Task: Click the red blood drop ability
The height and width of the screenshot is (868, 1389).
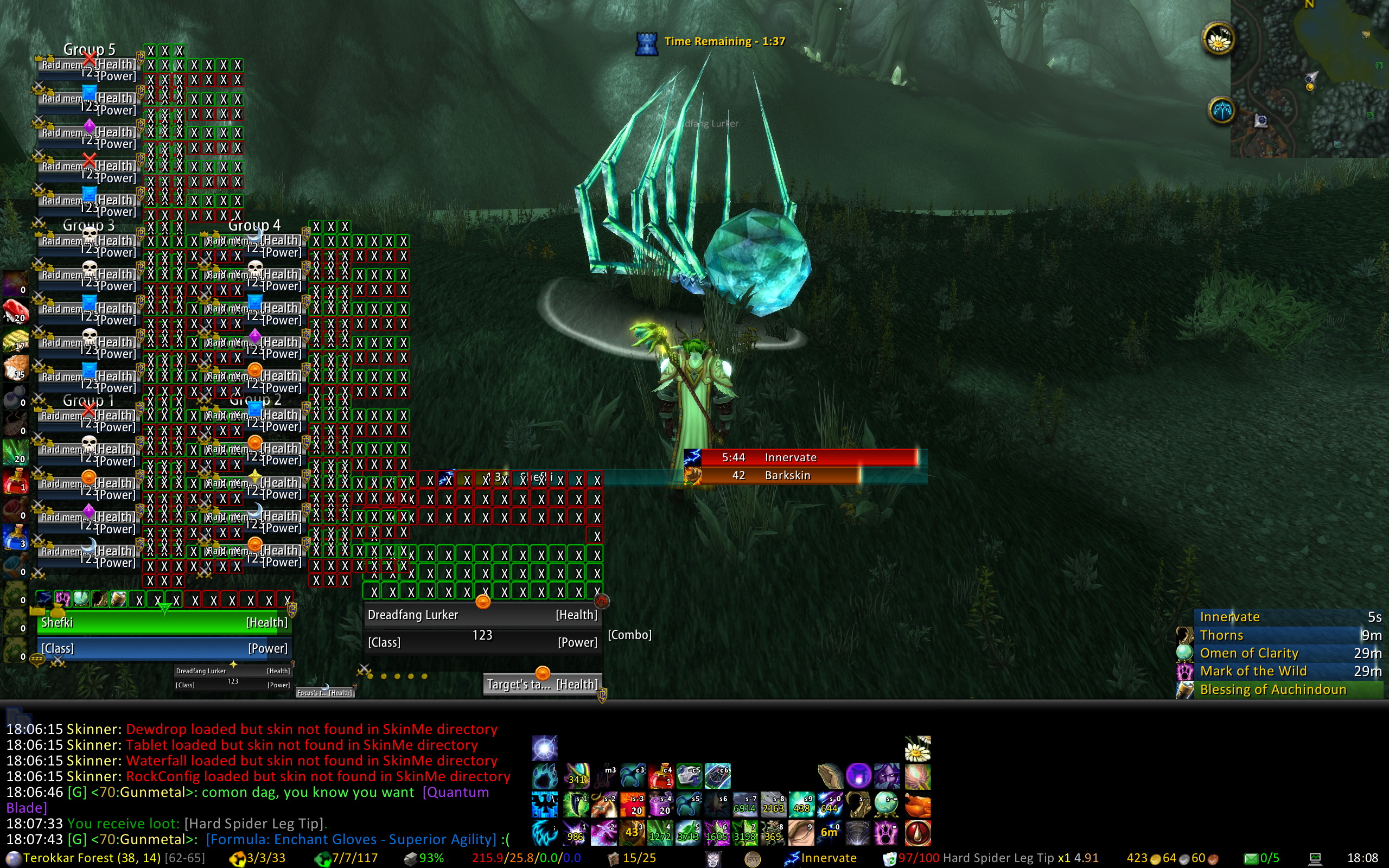Action: [x=917, y=833]
